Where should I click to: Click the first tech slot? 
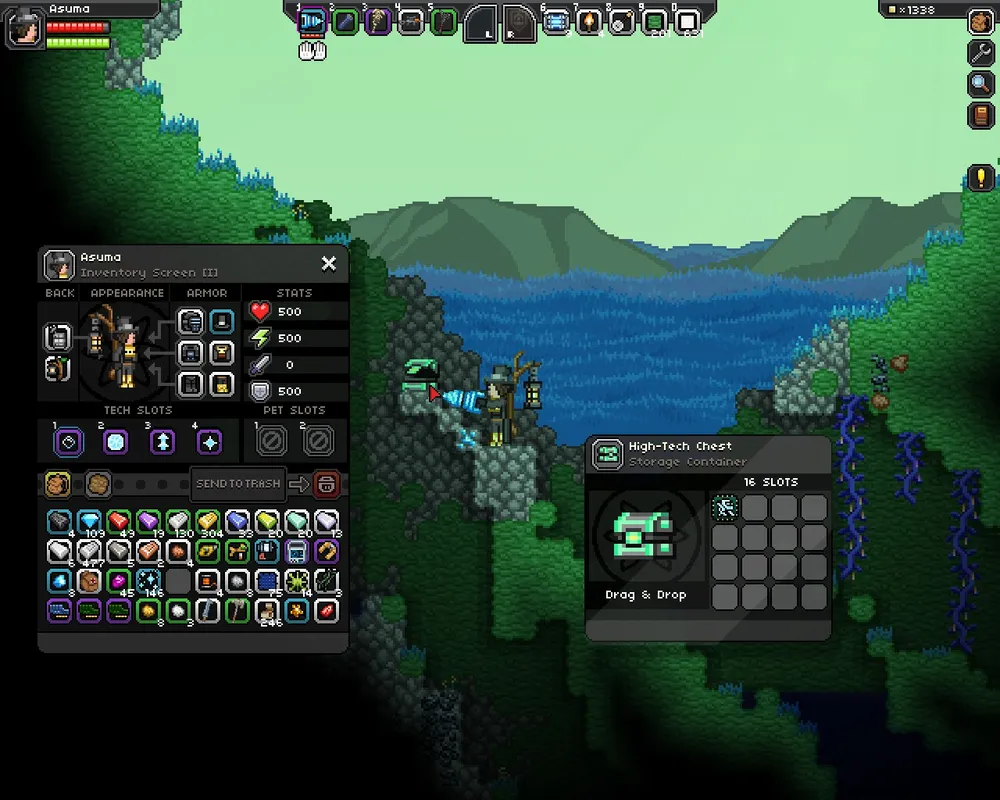(x=66, y=441)
